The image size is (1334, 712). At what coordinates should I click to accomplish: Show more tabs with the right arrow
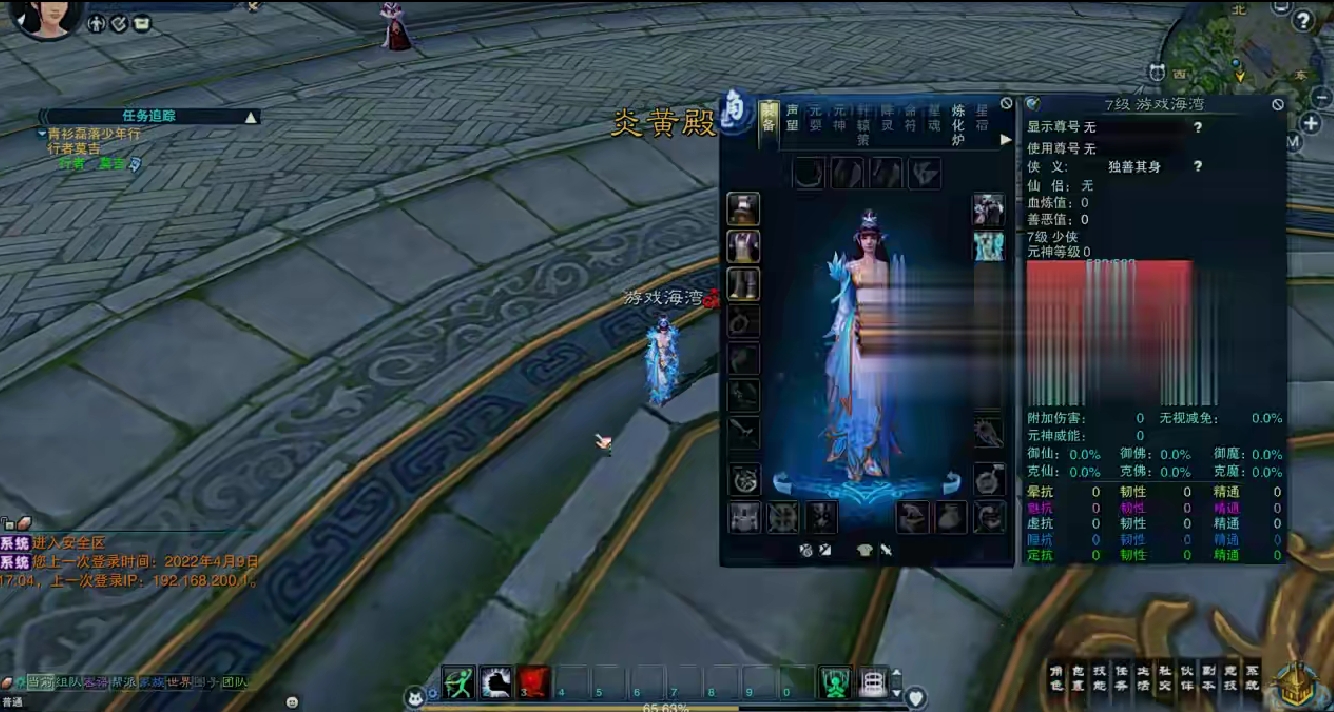coord(1006,140)
